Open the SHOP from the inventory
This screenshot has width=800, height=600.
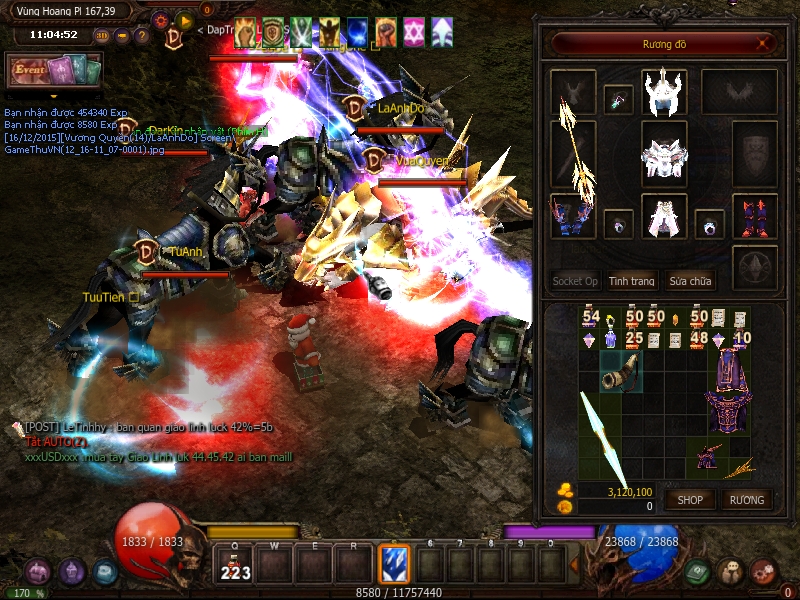point(691,499)
